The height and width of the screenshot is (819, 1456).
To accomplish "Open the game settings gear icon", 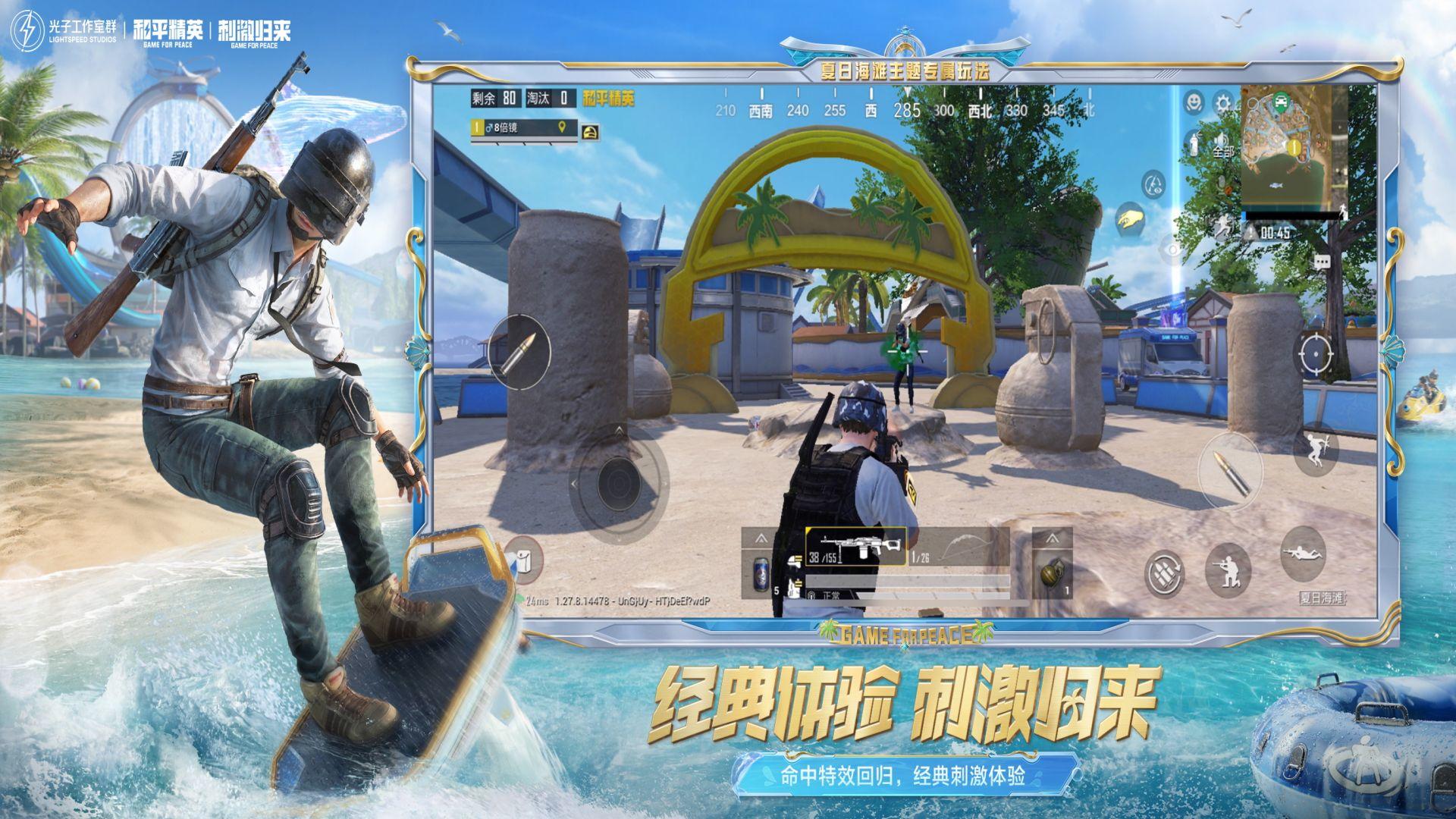I will click(1223, 102).
